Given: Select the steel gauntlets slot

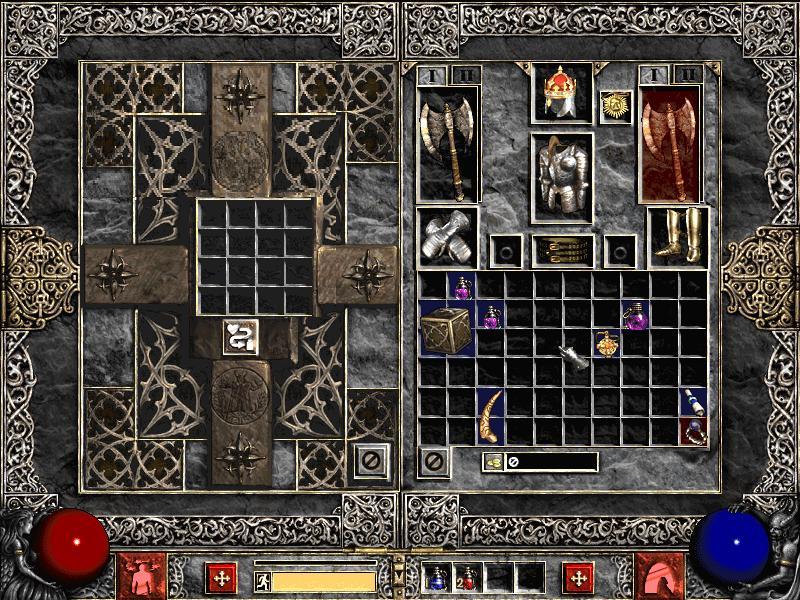Looking at the screenshot, I should tap(447, 238).
